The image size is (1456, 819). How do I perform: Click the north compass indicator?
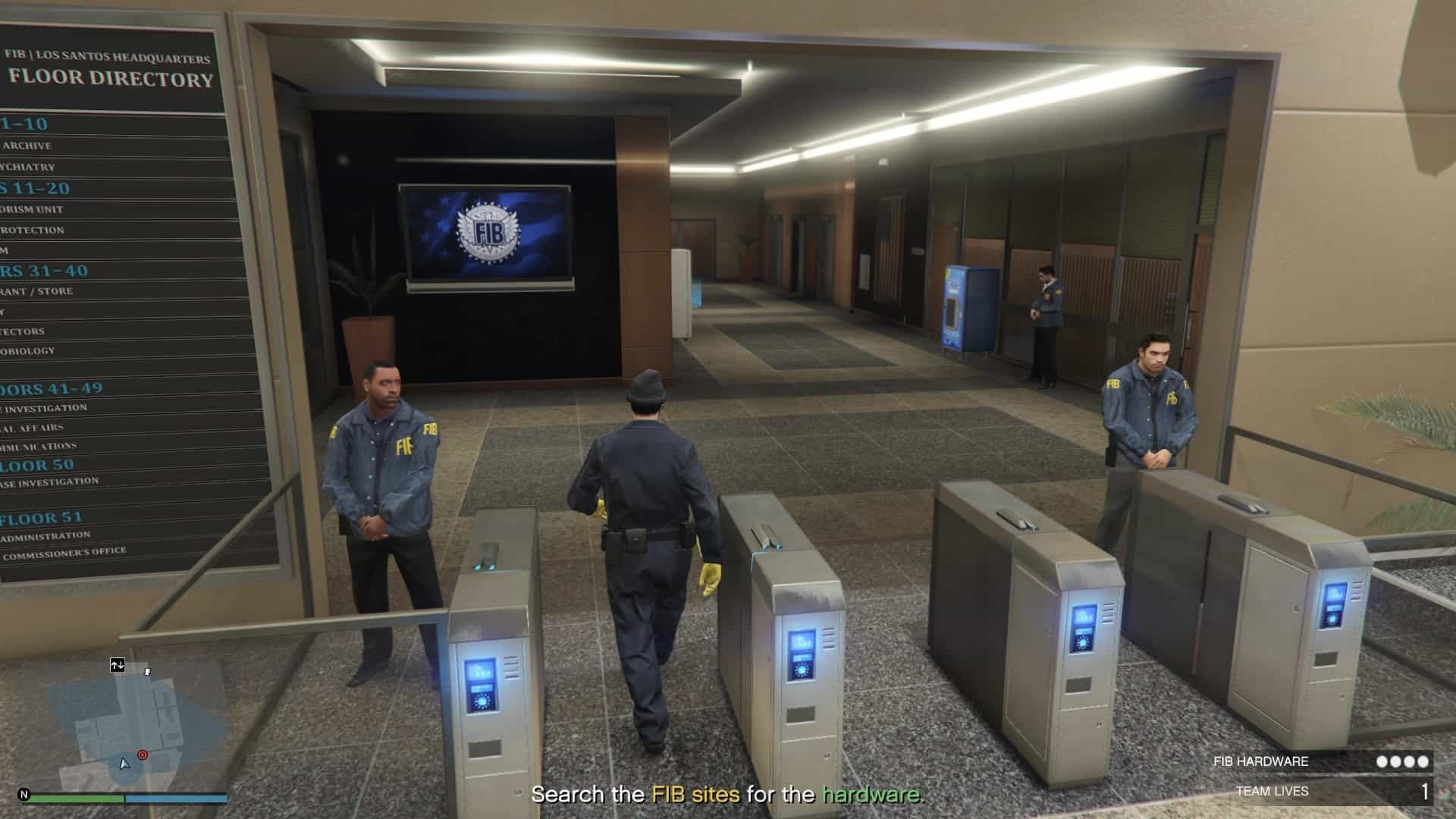coord(24,795)
